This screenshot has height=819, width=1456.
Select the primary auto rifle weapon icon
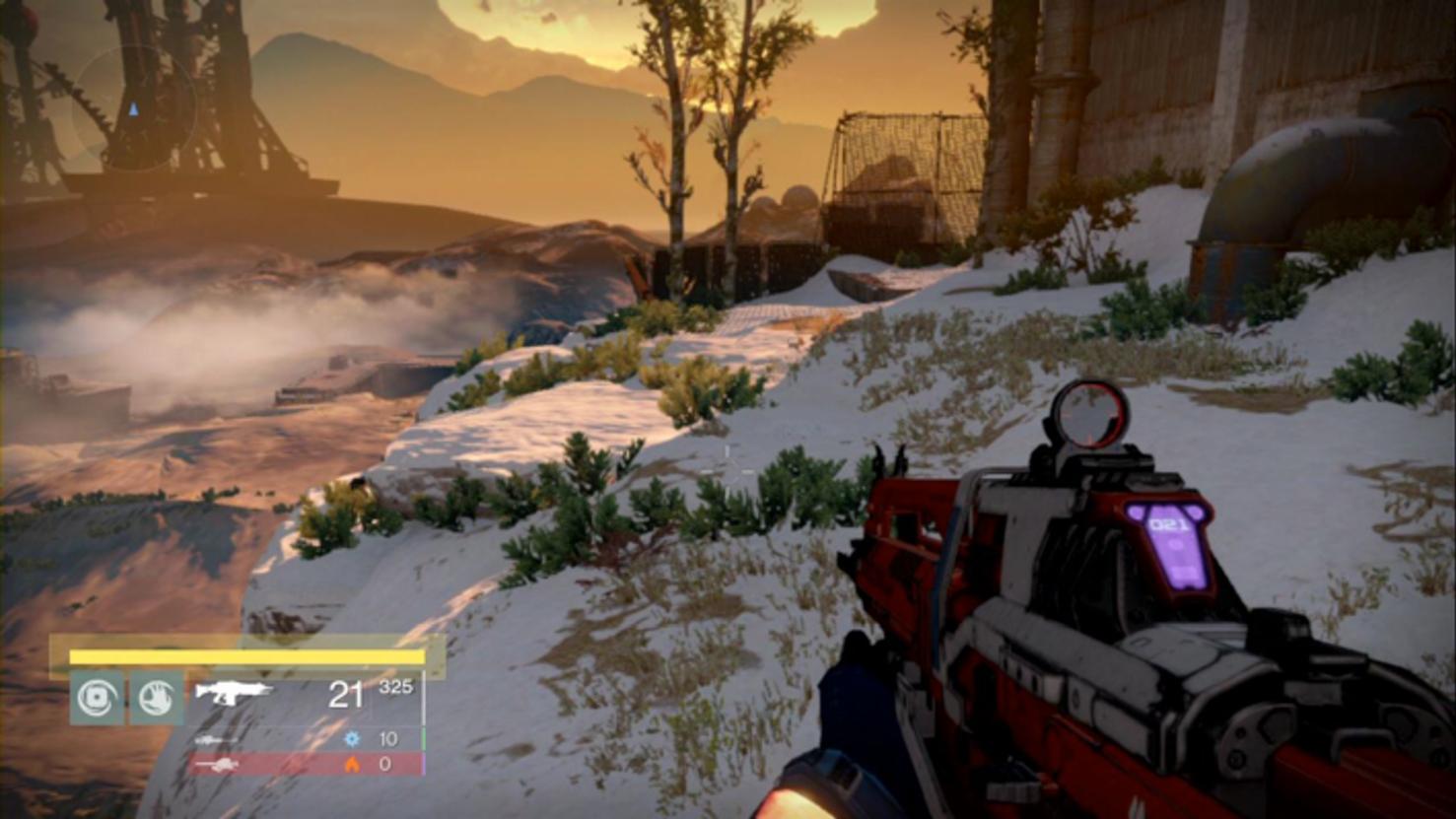coord(233,692)
